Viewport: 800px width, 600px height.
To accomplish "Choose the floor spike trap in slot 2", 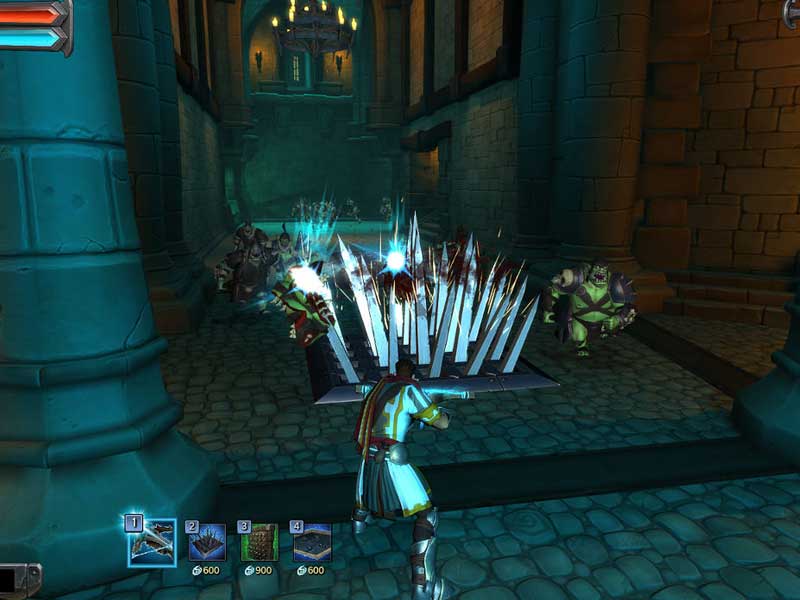I will click(208, 543).
